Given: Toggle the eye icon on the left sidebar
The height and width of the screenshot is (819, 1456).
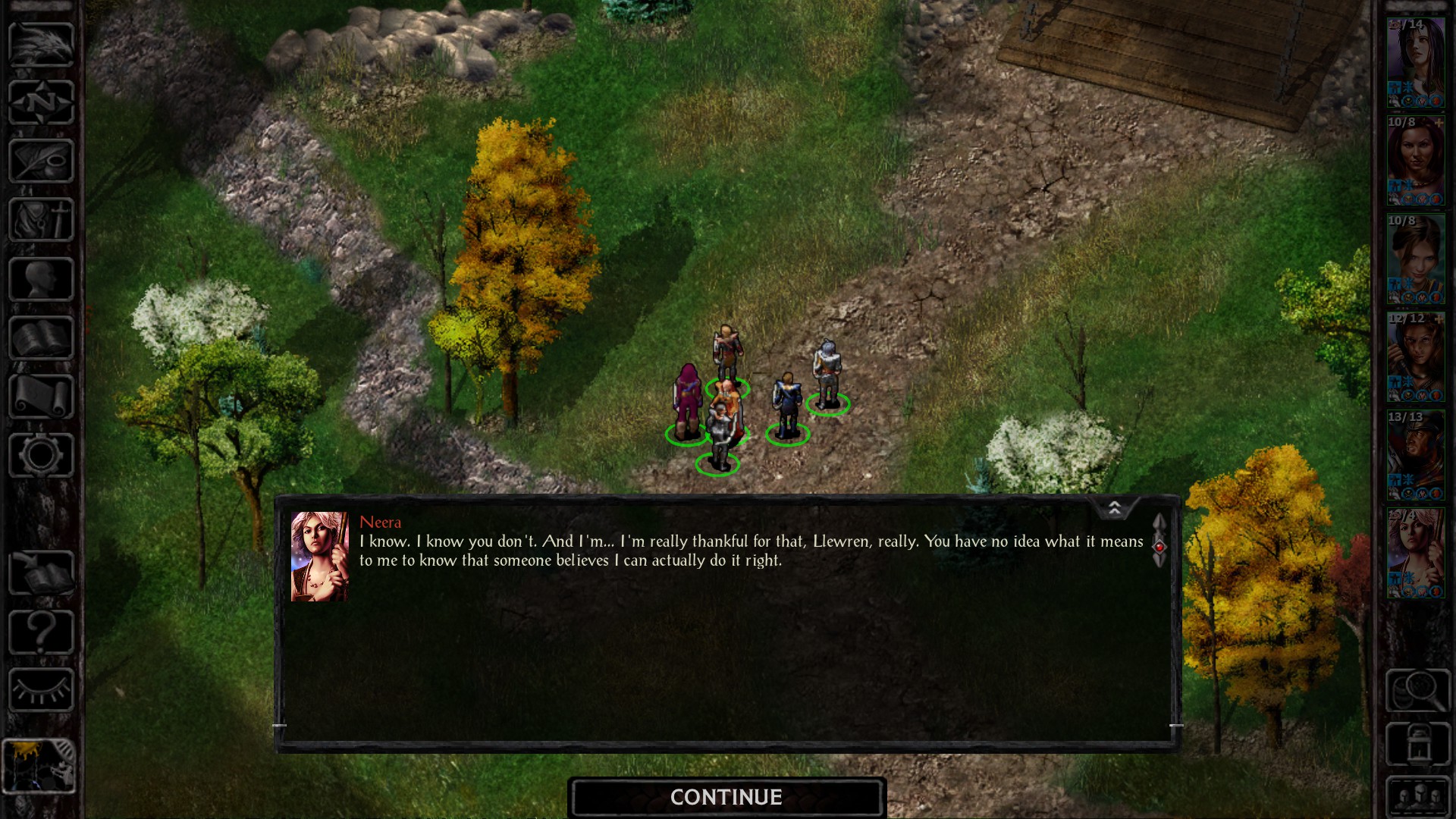Looking at the screenshot, I should [40, 690].
